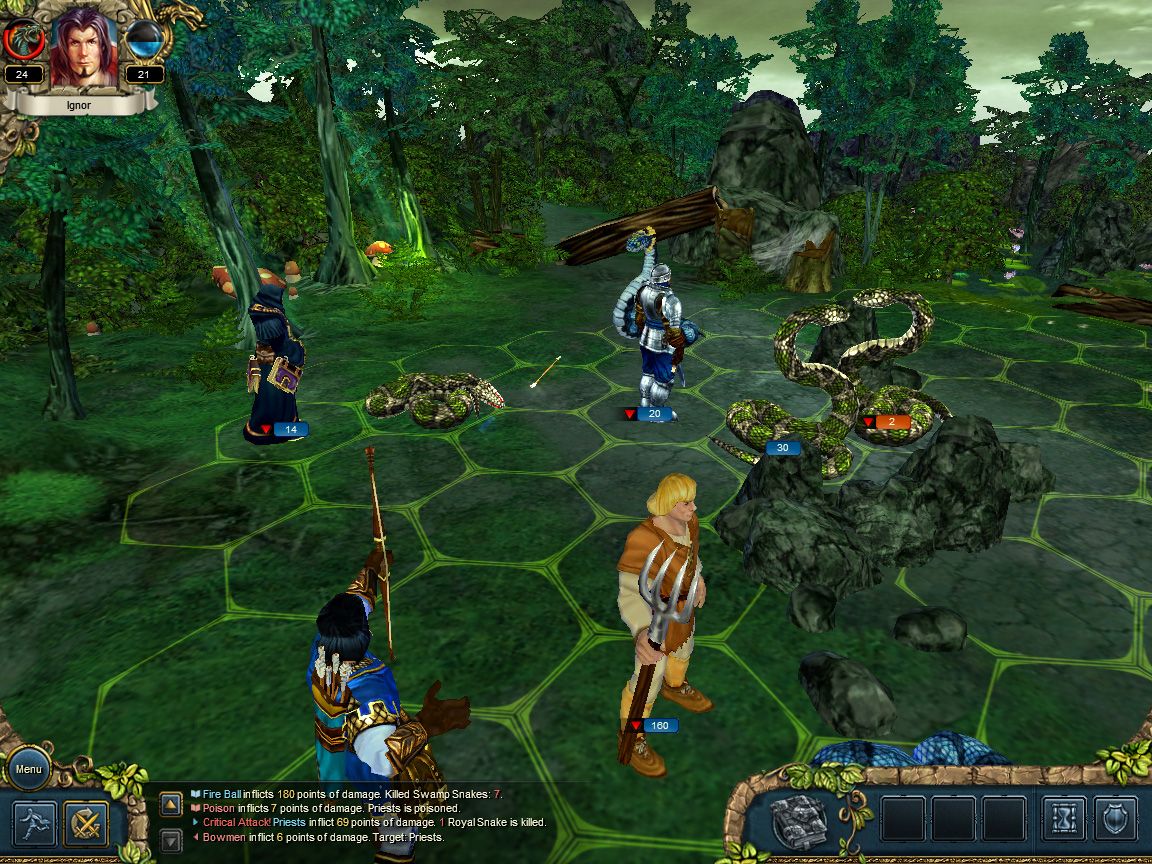Select the blue mana orb
This screenshot has width=1152, height=864.
pos(145,42)
